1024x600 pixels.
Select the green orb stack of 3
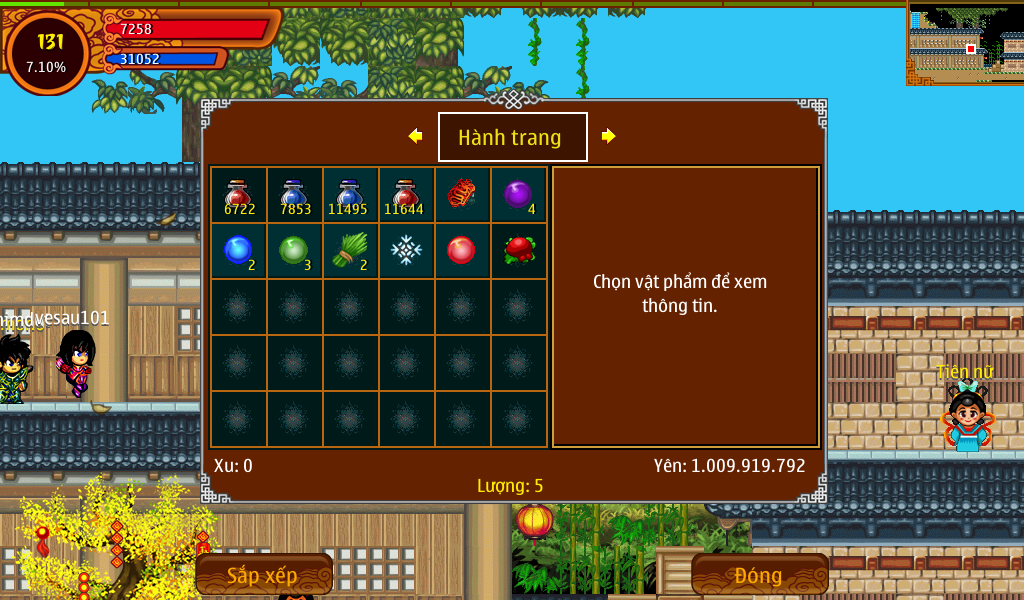click(x=295, y=251)
